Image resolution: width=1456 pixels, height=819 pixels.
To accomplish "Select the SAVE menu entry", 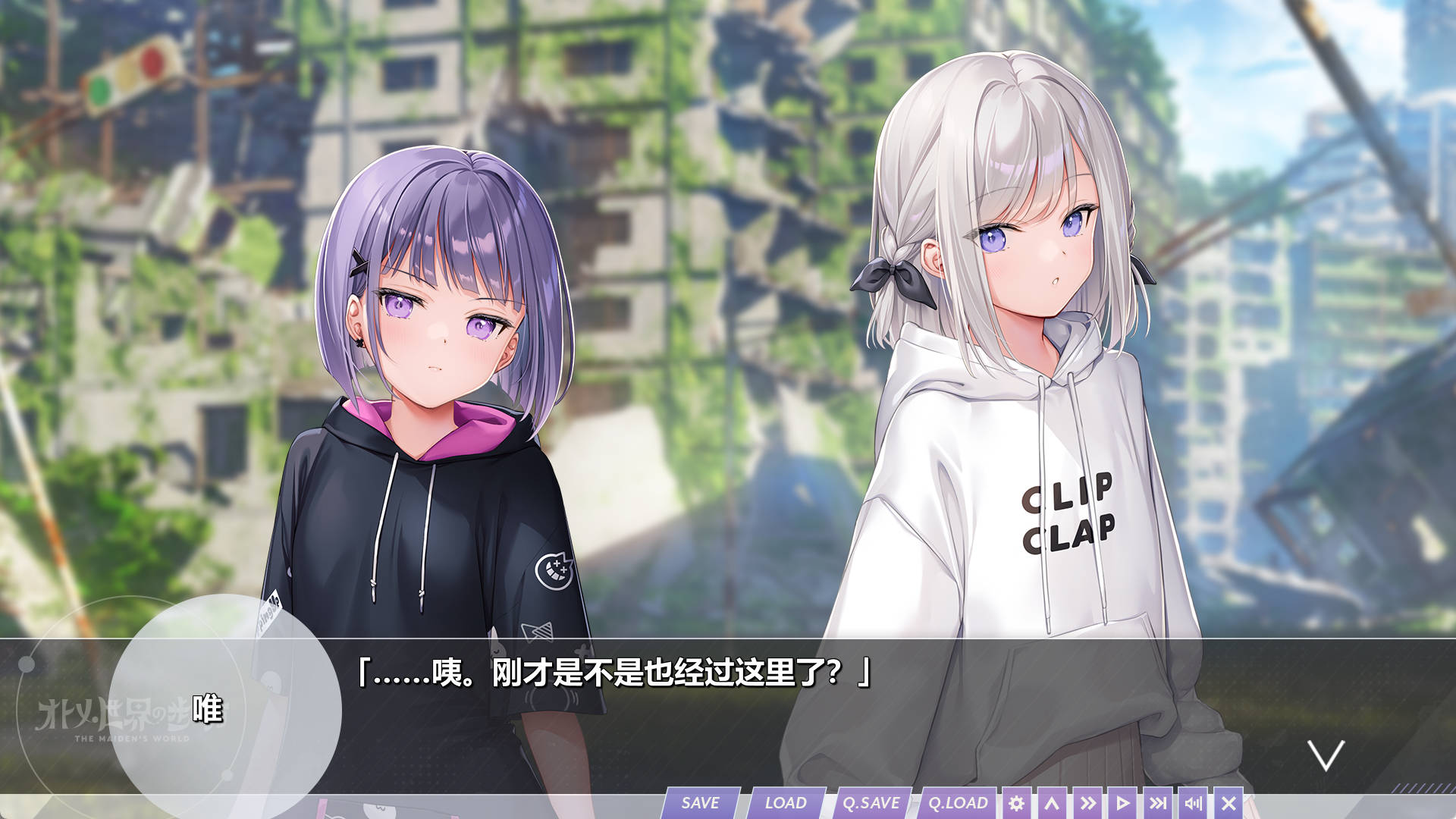I will 700,802.
